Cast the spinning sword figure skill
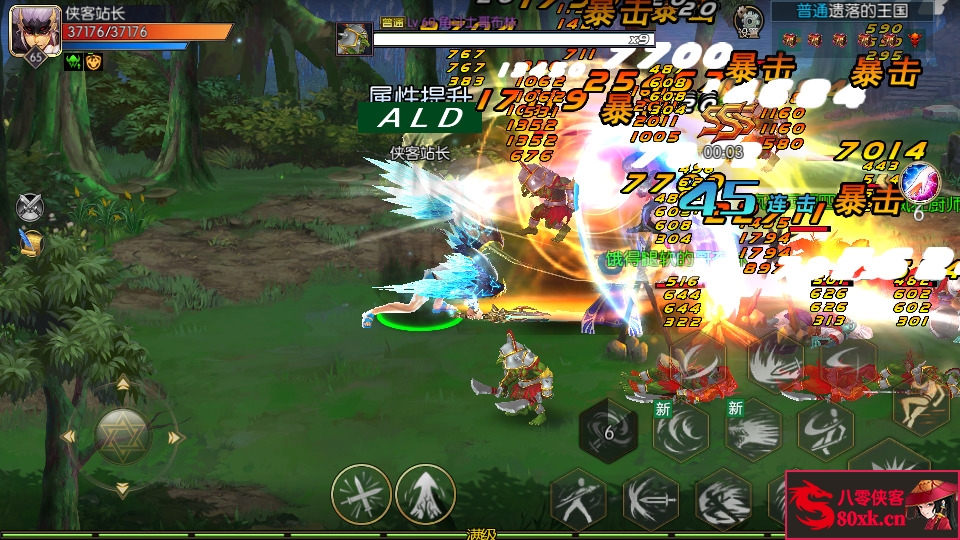The image size is (960, 540). pos(825,430)
